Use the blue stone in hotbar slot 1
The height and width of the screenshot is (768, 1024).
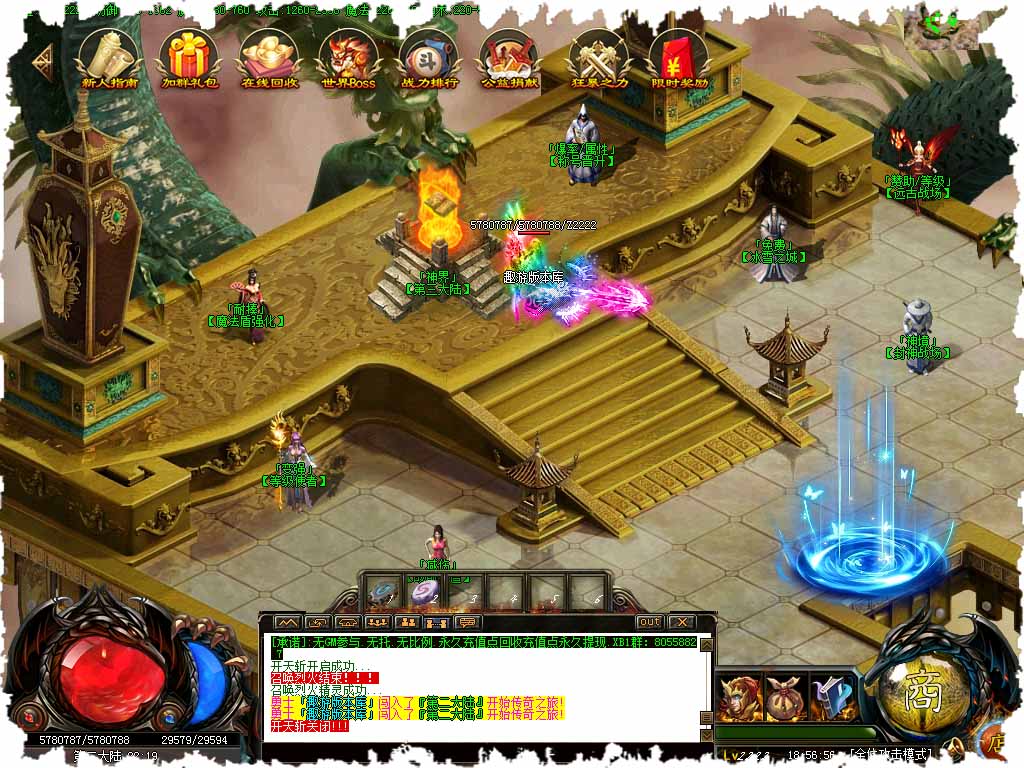382,592
